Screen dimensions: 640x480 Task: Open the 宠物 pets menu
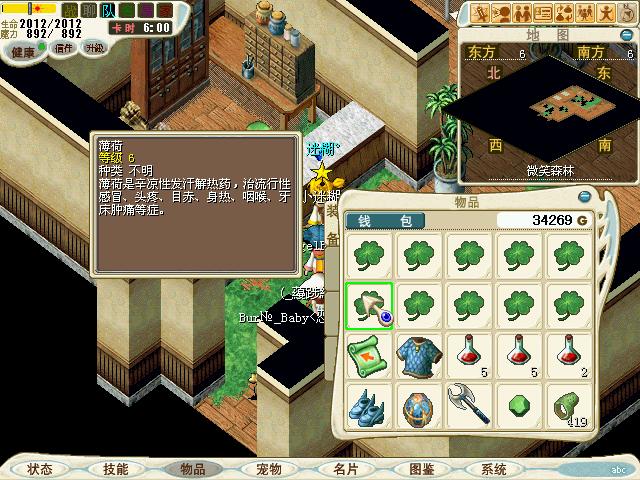(x=268, y=468)
